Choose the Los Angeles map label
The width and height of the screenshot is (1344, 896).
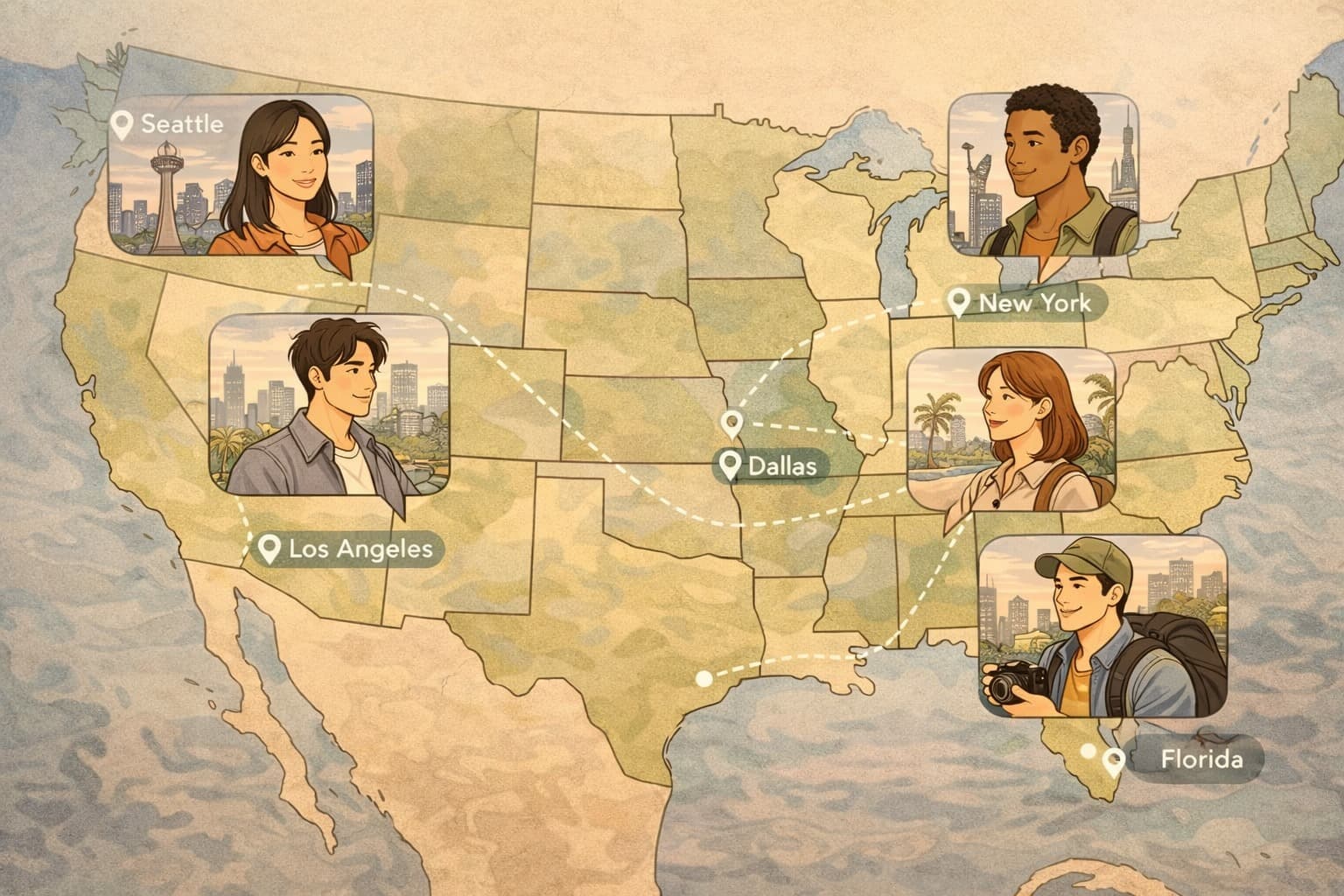coord(348,549)
